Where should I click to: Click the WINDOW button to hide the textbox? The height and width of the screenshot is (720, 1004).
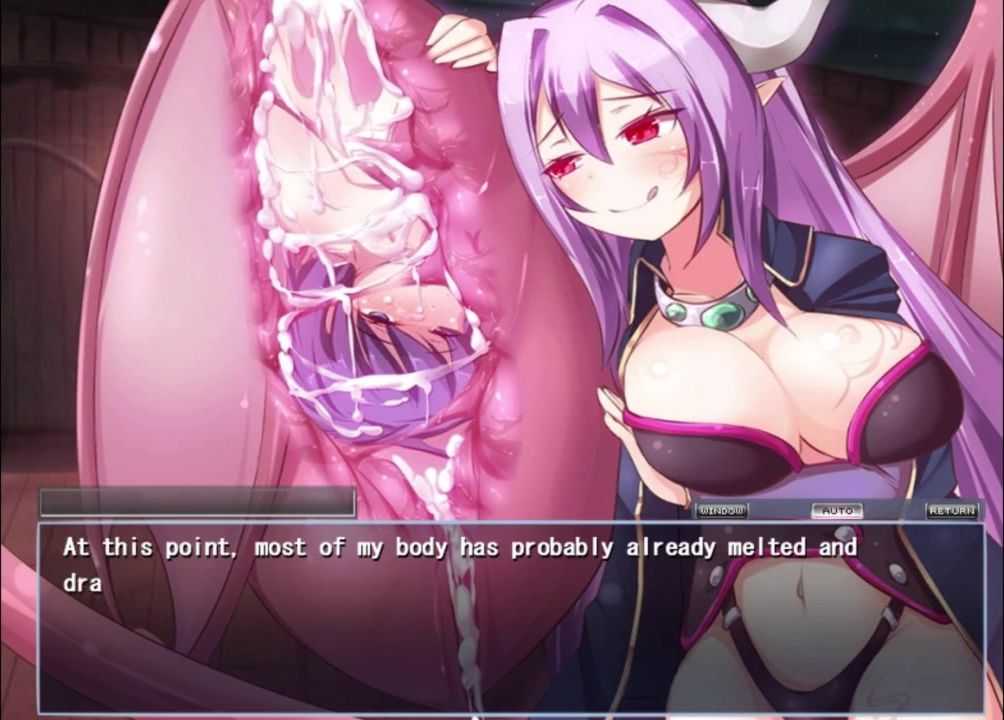[721, 511]
